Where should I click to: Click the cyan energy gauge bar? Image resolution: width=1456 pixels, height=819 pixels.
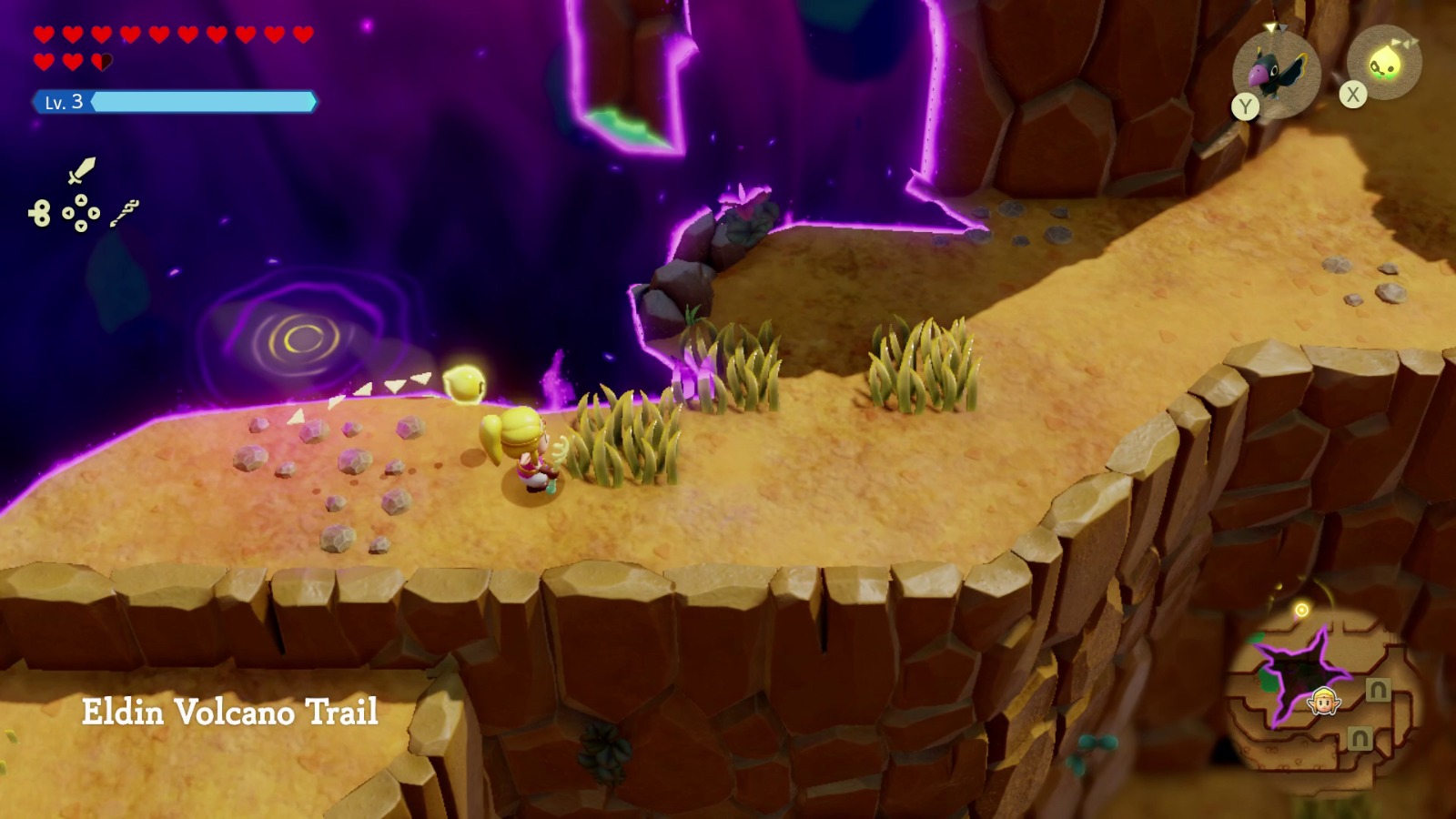[x=205, y=101]
